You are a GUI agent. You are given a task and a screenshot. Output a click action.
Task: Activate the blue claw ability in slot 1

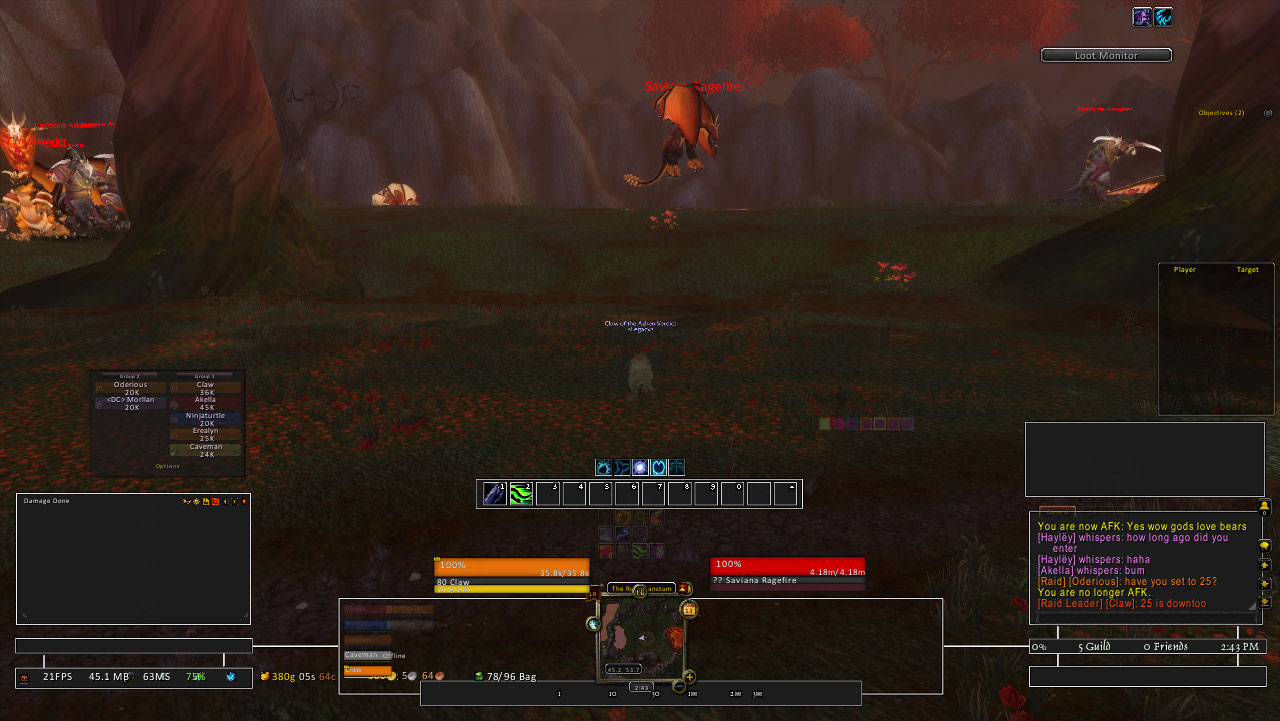495,493
